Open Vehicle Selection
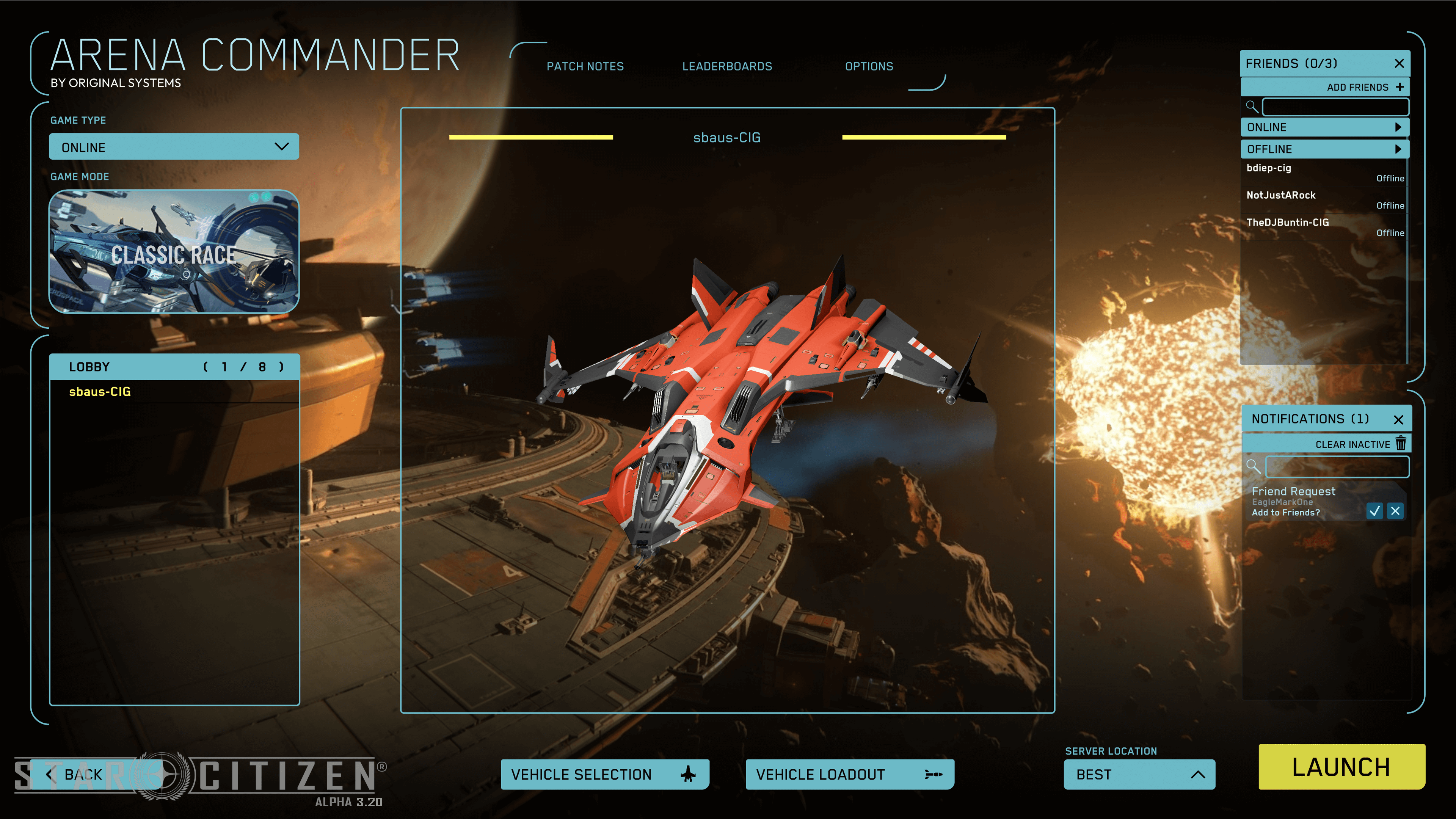Image resolution: width=1456 pixels, height=819 pixels. click(604, 774)
